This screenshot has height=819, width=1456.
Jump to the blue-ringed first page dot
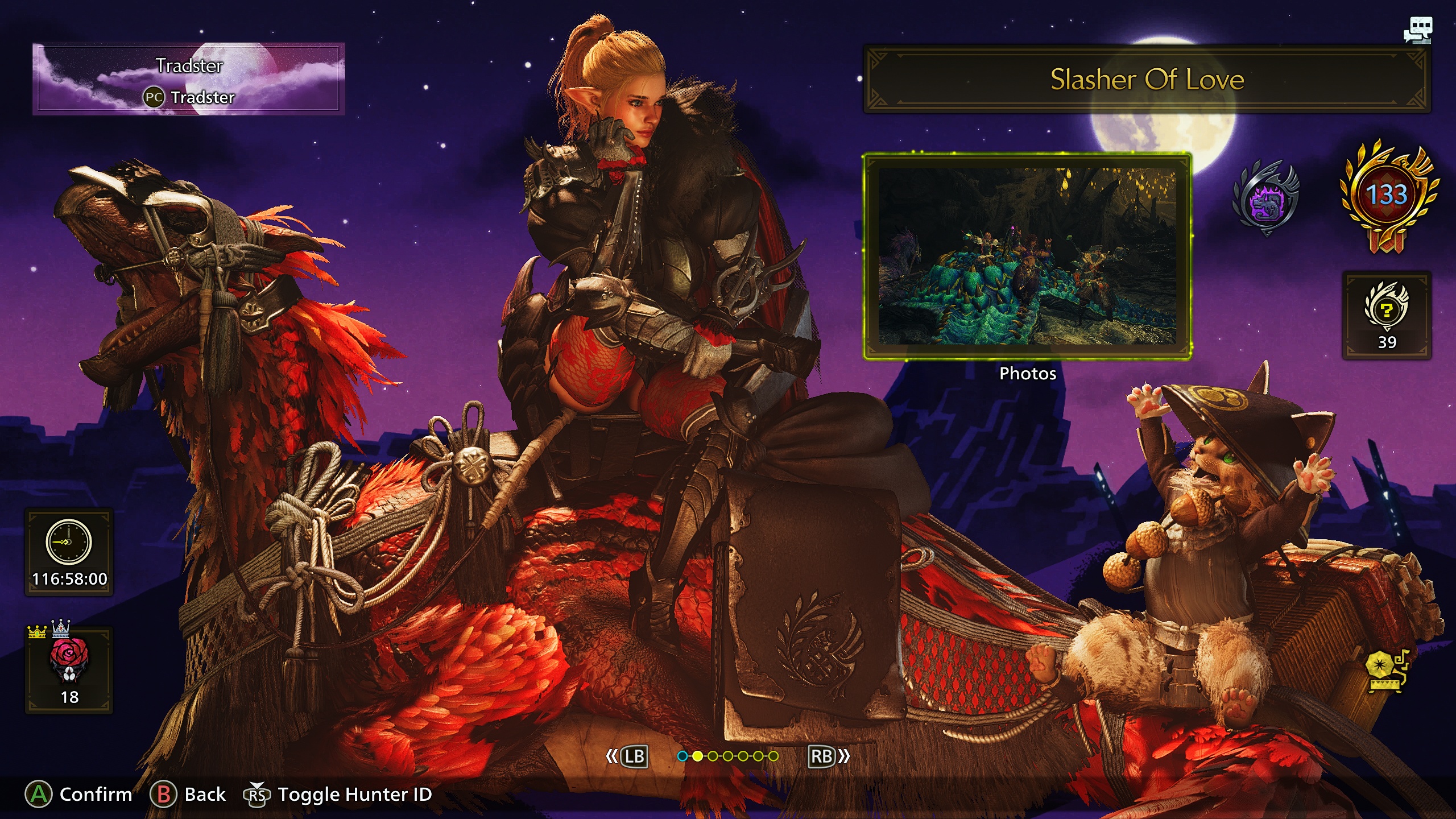[x=682, y=756]
